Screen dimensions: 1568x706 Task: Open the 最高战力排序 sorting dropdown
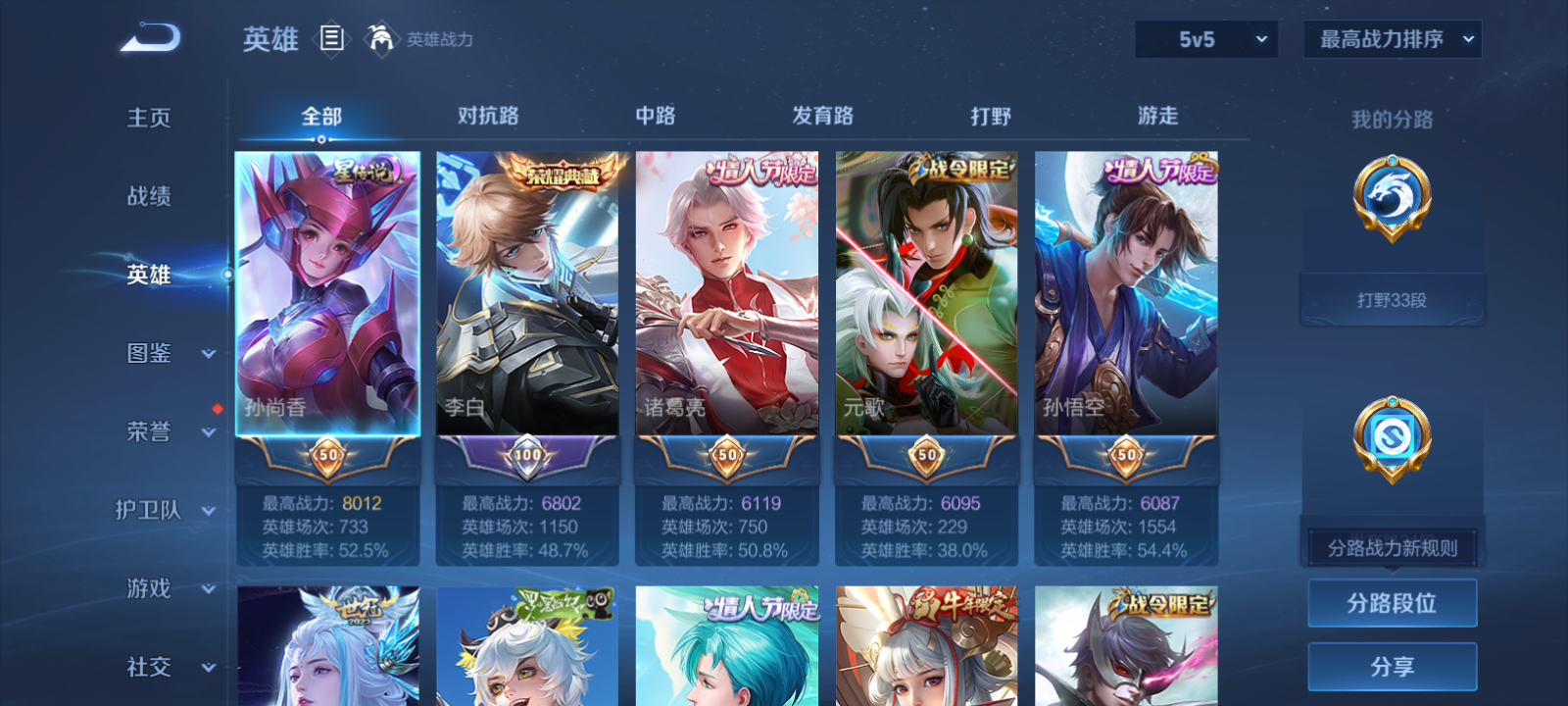point(1391,40)
